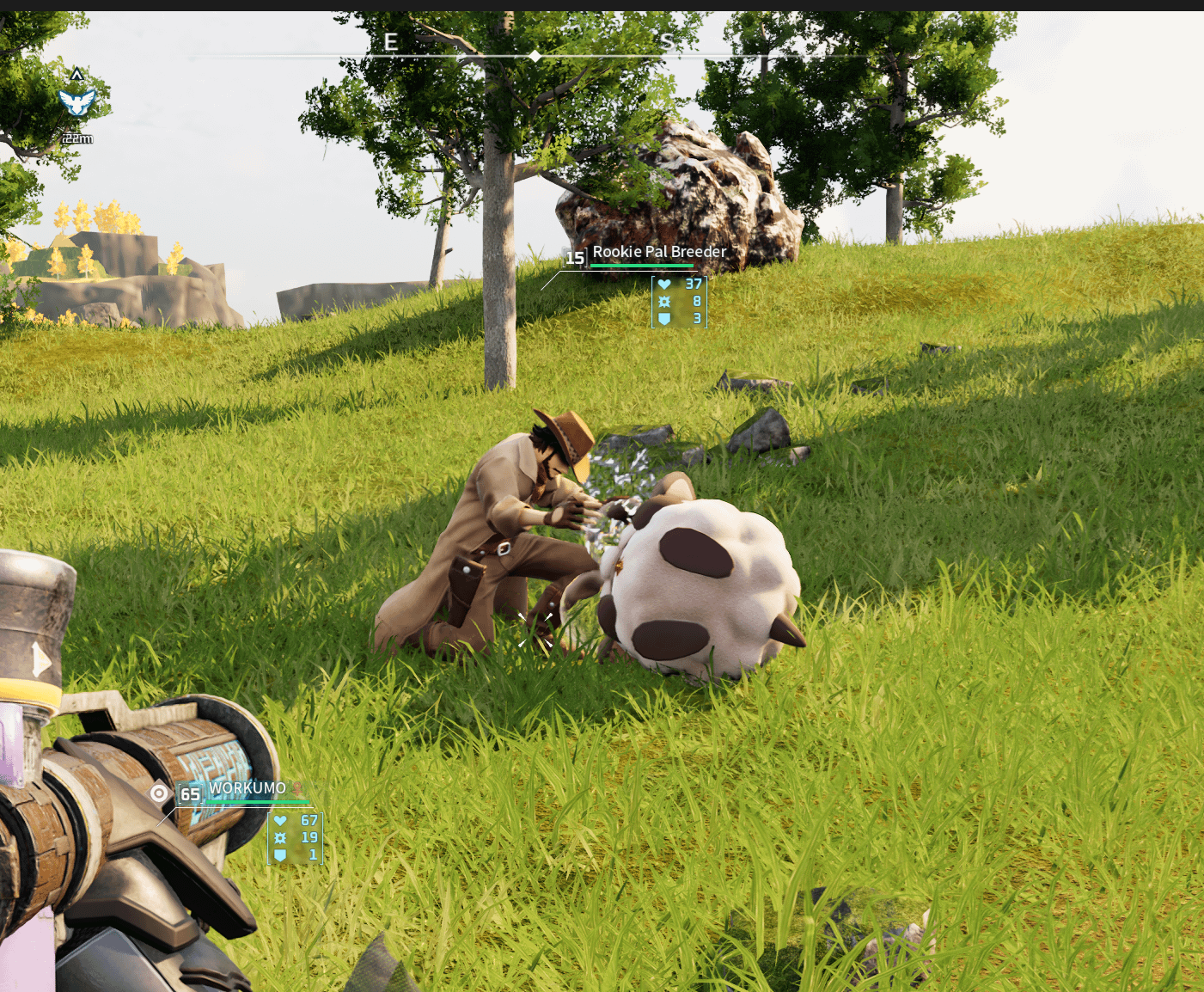Screen dimensions: 1204x992
Task: Click the target icon beside the WORKUMO nameplate
Action: [159, 793]
